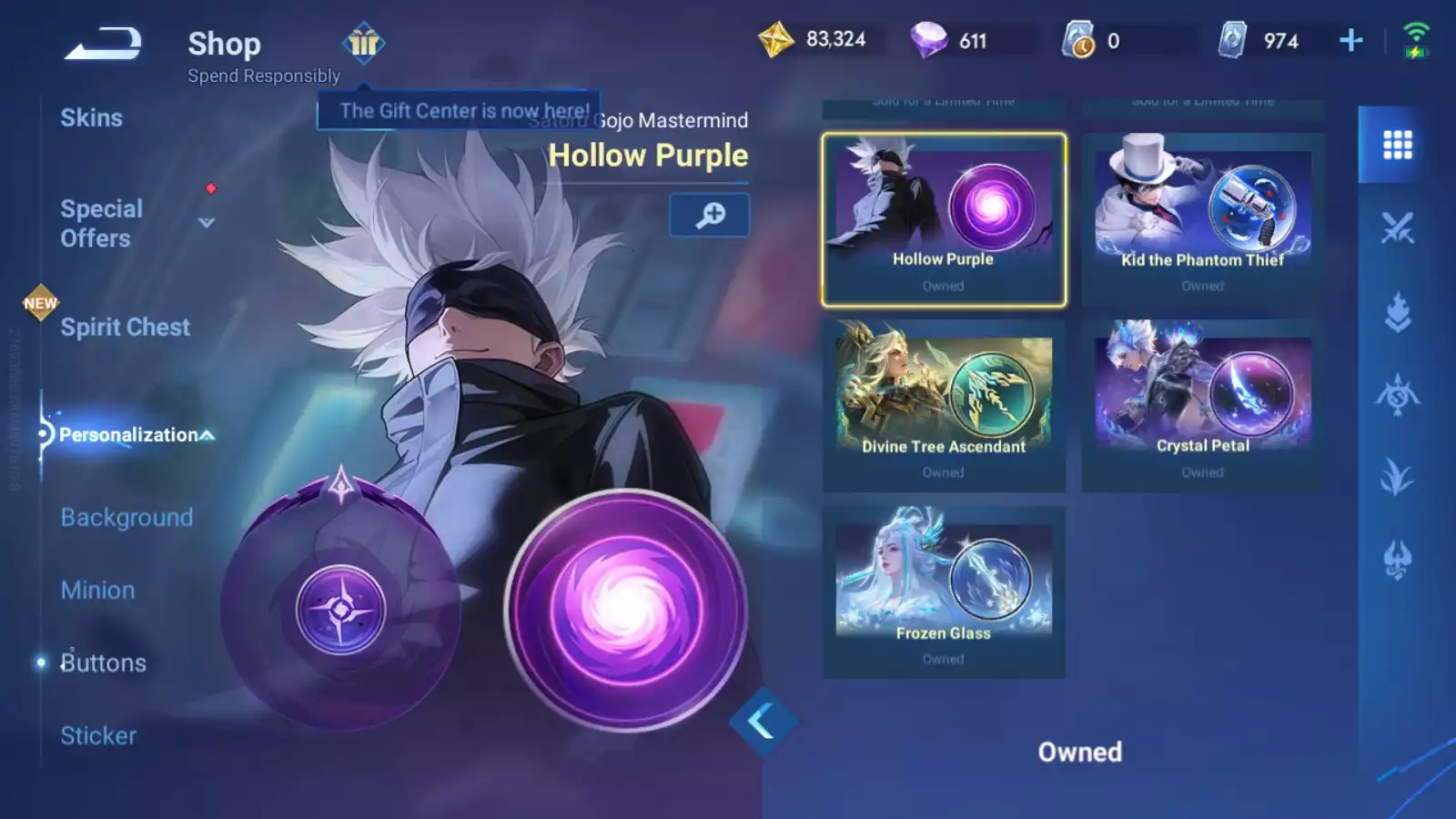Viewport: 1456px width, 819px height.
Task: Open the Skins shop category
Action: pos(92,118)
